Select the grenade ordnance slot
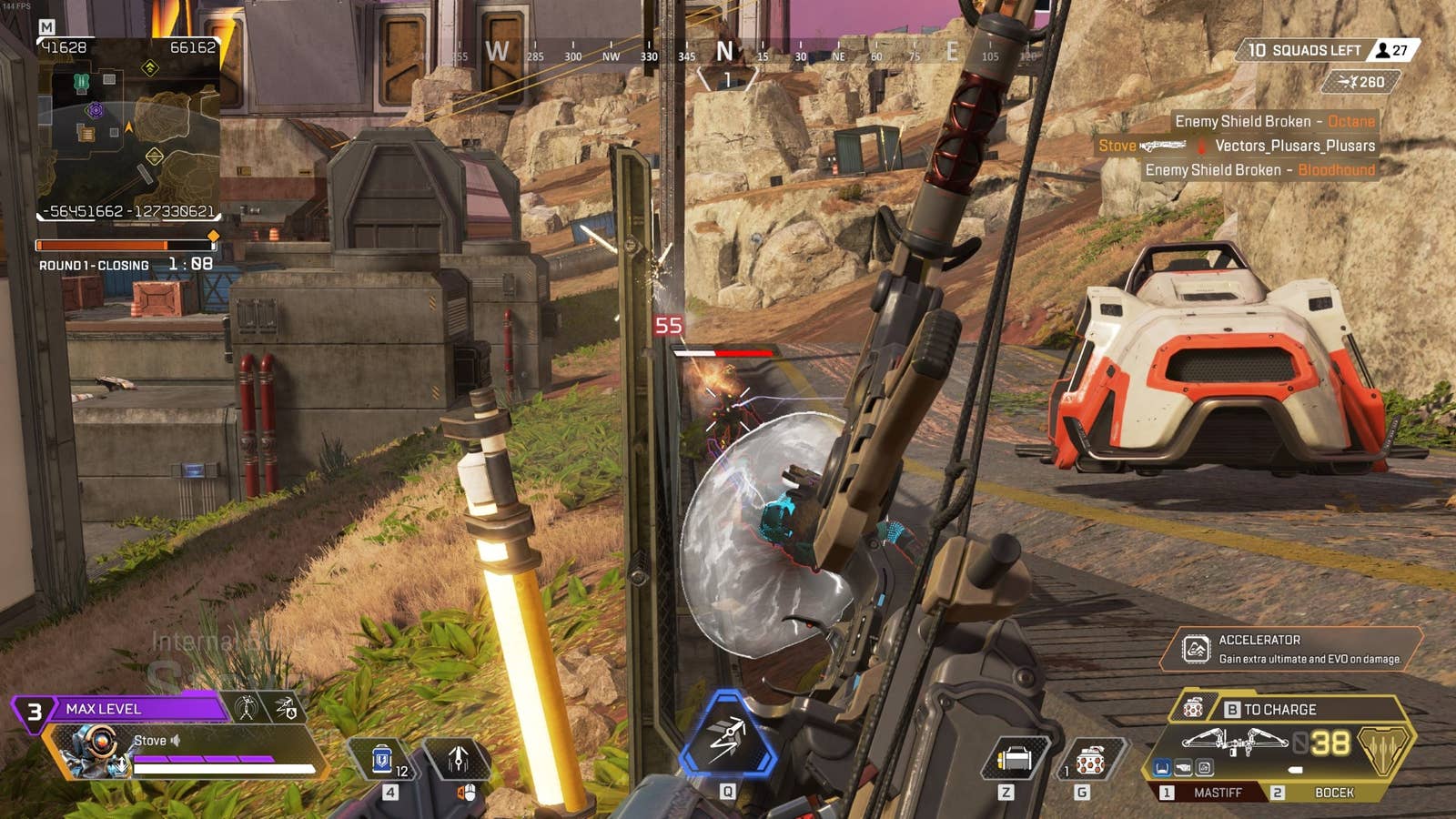1456x819 pixels. click(x=1090, y=759)
